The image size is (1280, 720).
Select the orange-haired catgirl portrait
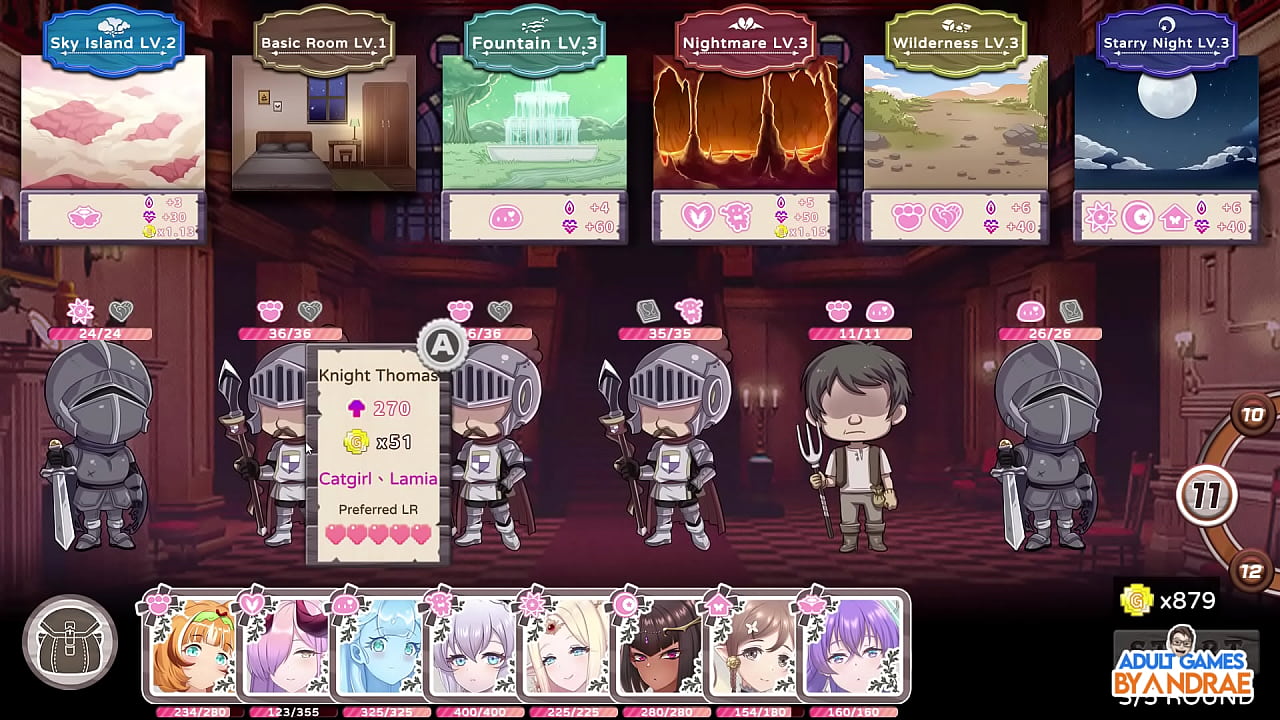194,650
